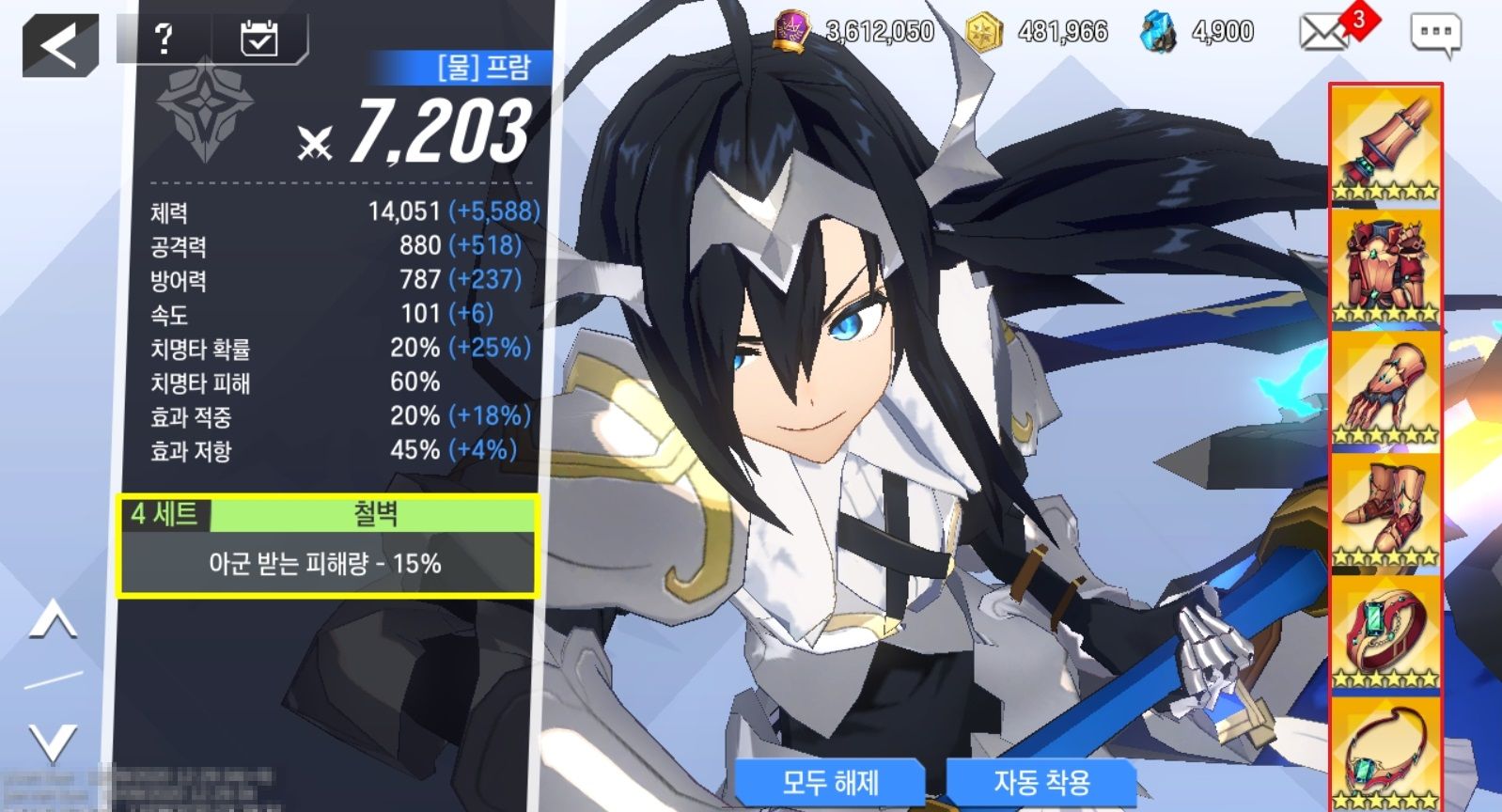1502x812 pixels.
Task: Tap the blue crystal currency icon
Action: (1158, 33)
